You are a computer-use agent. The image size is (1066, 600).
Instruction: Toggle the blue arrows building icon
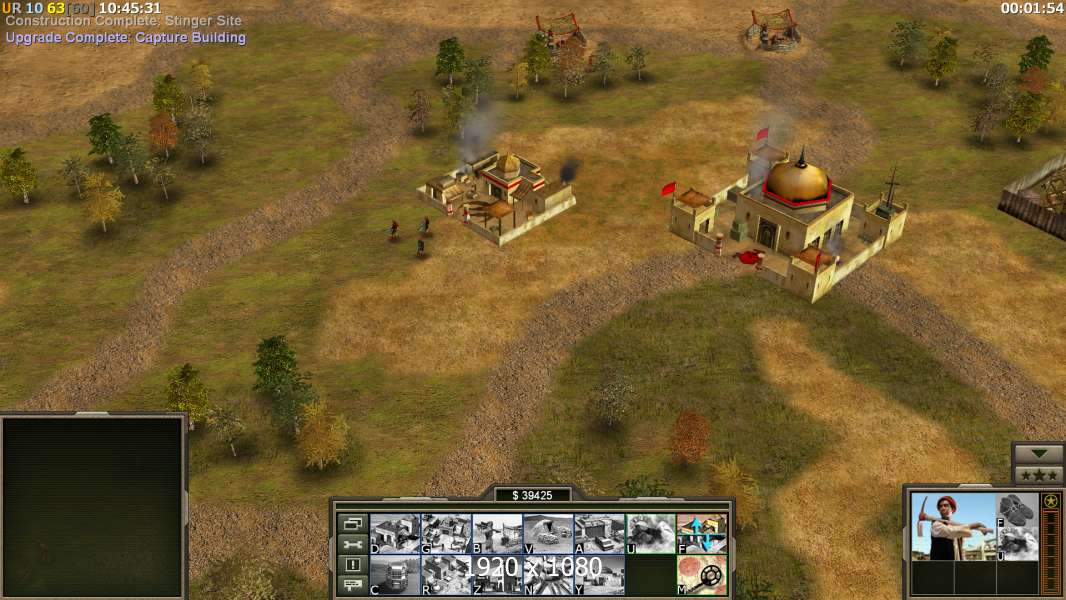(702, 534)
